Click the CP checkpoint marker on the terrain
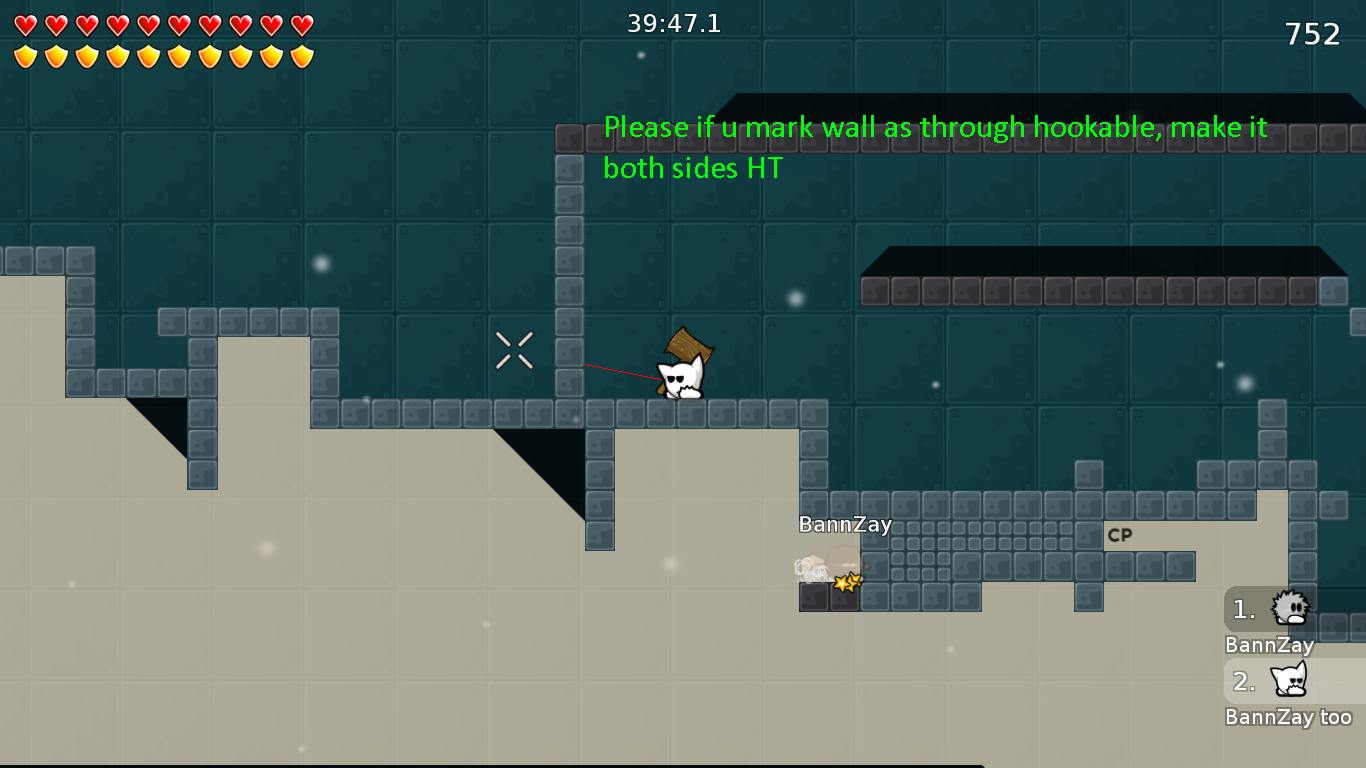Screen dimensions: 1366x768 [1121, 535]
